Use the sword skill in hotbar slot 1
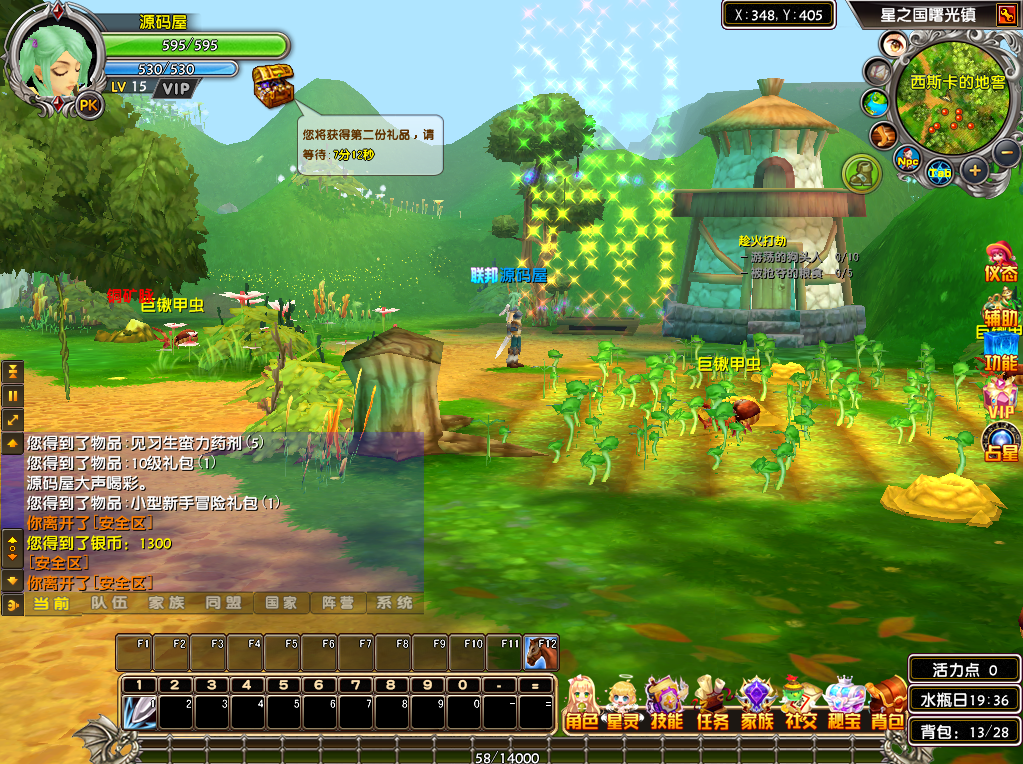 click(x=139, y=712)
